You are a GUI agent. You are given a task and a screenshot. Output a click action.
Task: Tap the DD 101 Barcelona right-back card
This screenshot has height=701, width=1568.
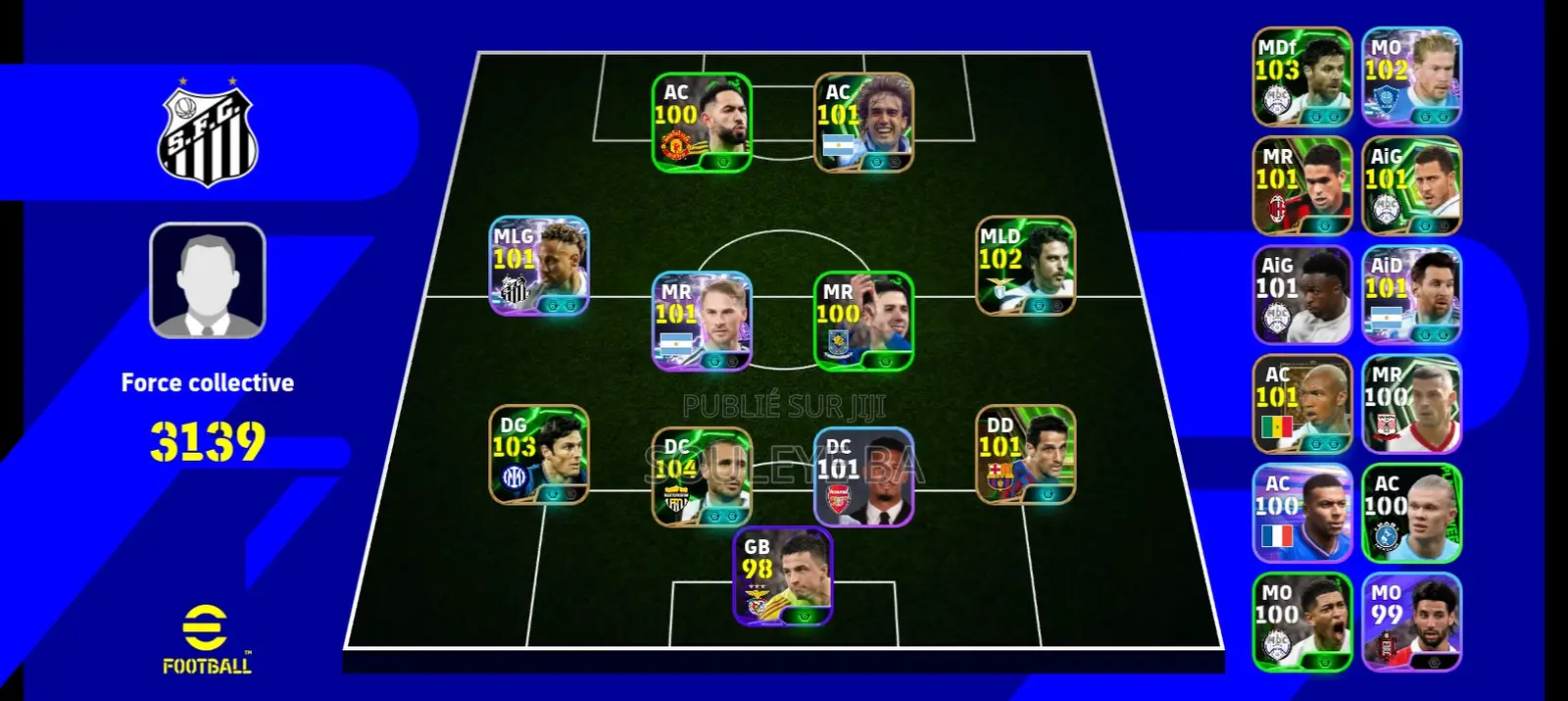click(1025, 455)
